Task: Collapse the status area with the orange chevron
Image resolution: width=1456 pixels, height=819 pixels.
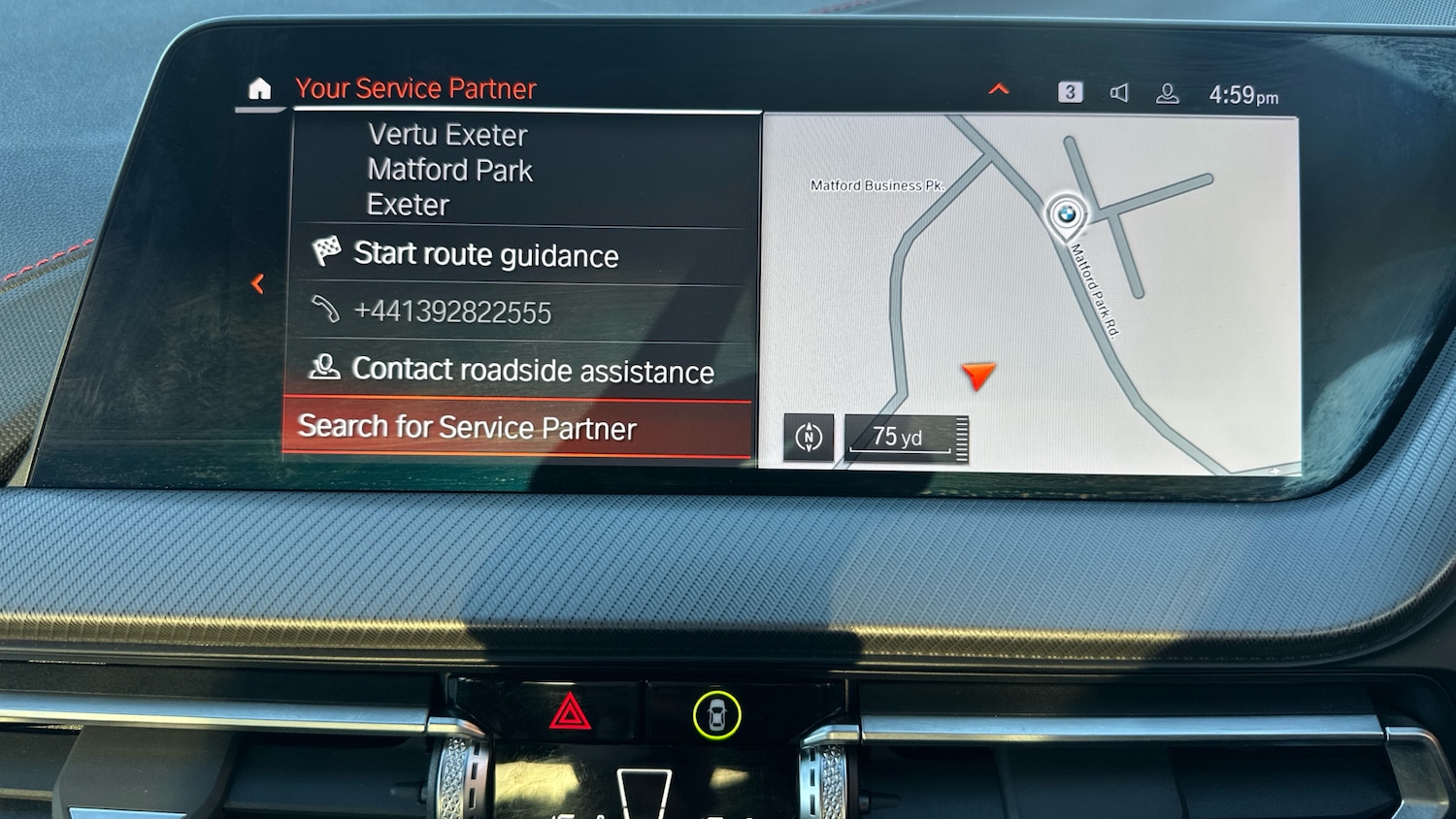Action: [x=998, y=88]
